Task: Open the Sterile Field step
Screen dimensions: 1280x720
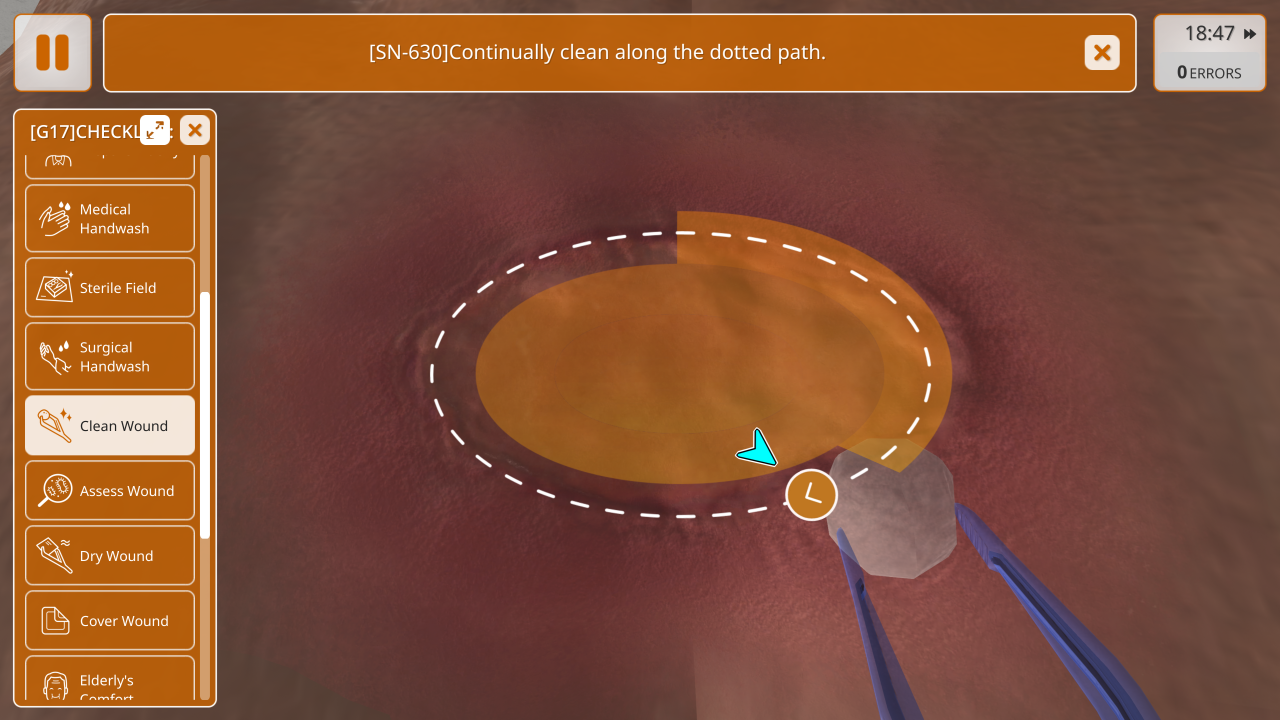Action: [110, 288]
